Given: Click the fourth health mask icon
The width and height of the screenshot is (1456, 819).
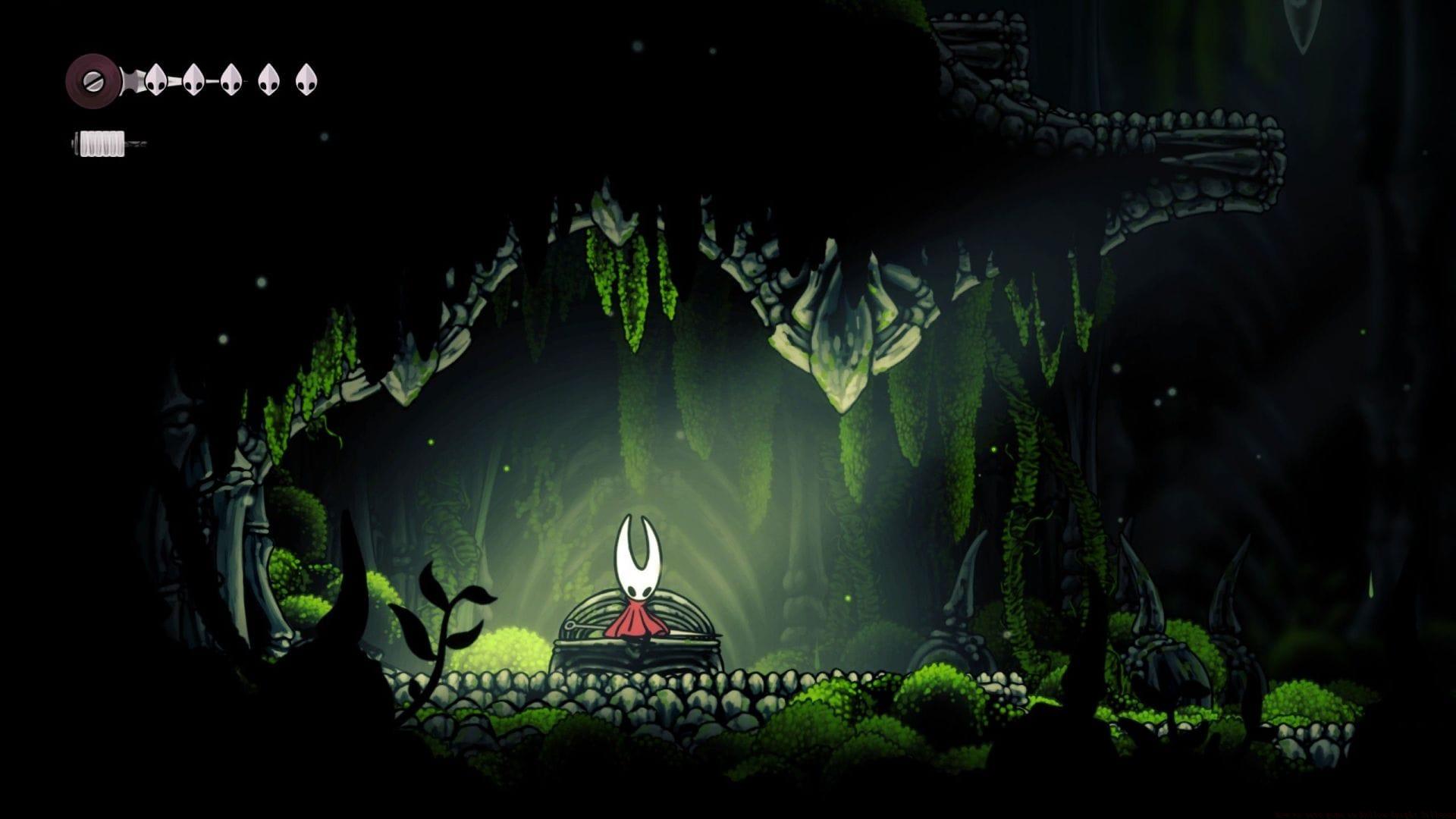Looking at the screenshot, I should pos(268,80).
